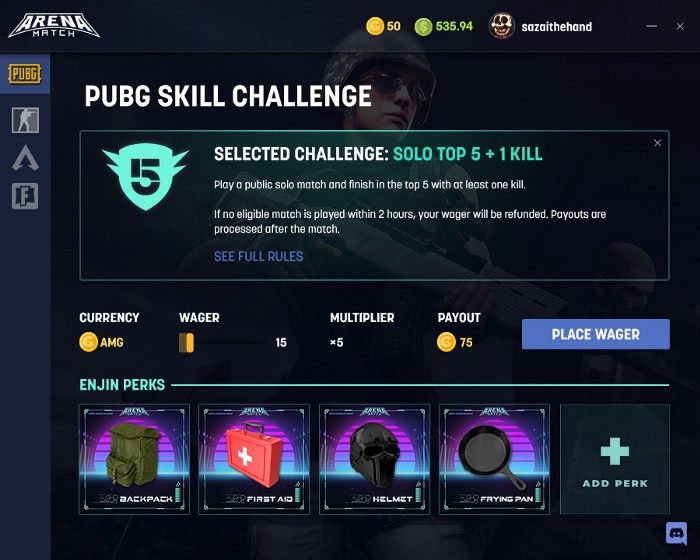Open the Fortnite game tab
This screenshot has width=700, height=560.
[25, 195]
